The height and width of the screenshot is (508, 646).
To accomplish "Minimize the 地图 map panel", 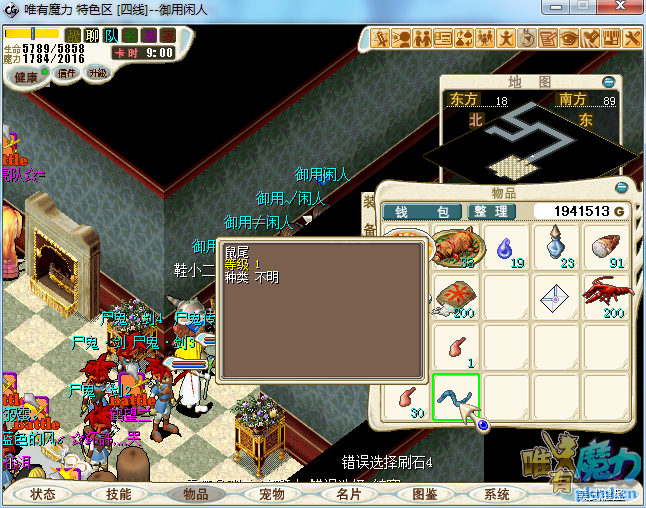I will coord(609,81).
